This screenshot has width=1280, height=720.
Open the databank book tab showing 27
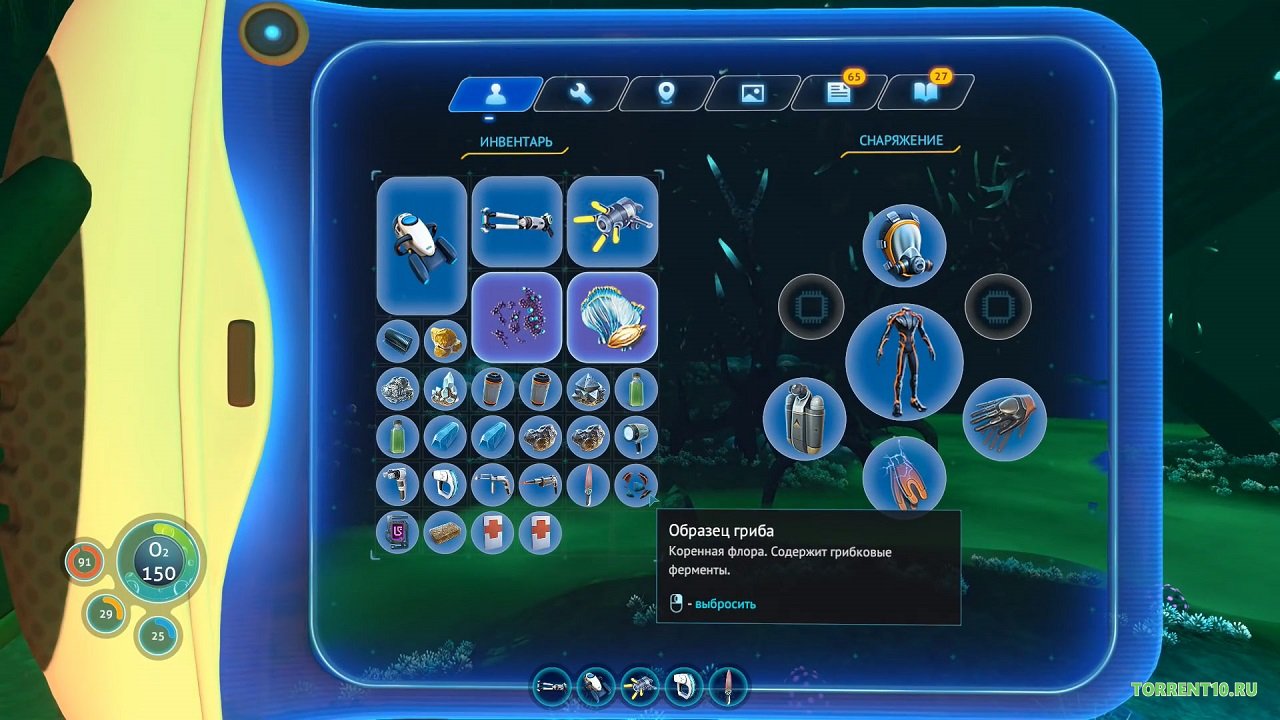click(923, 94)
